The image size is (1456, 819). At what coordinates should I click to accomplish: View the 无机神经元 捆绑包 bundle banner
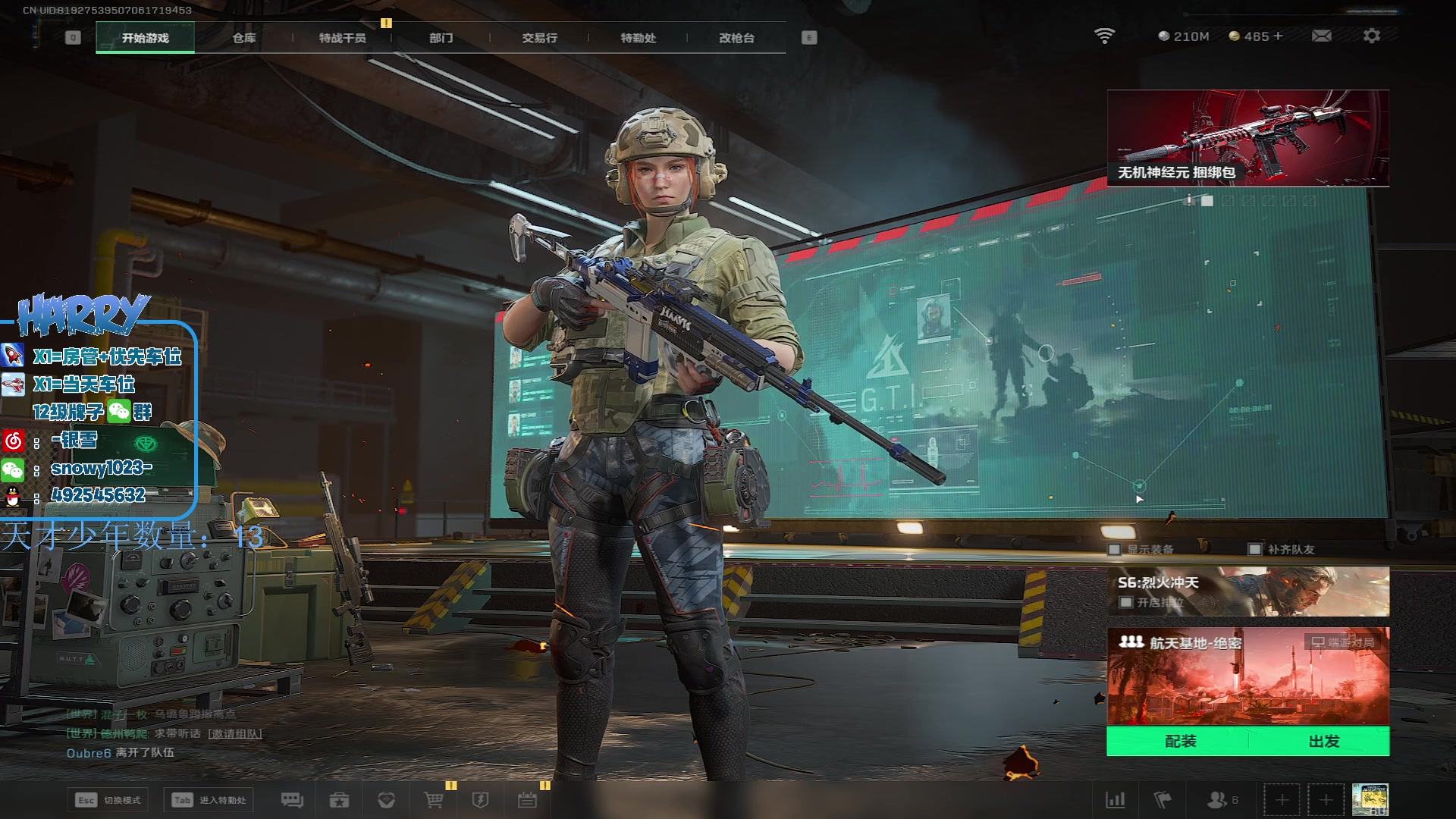click(x=1247, y=138)
